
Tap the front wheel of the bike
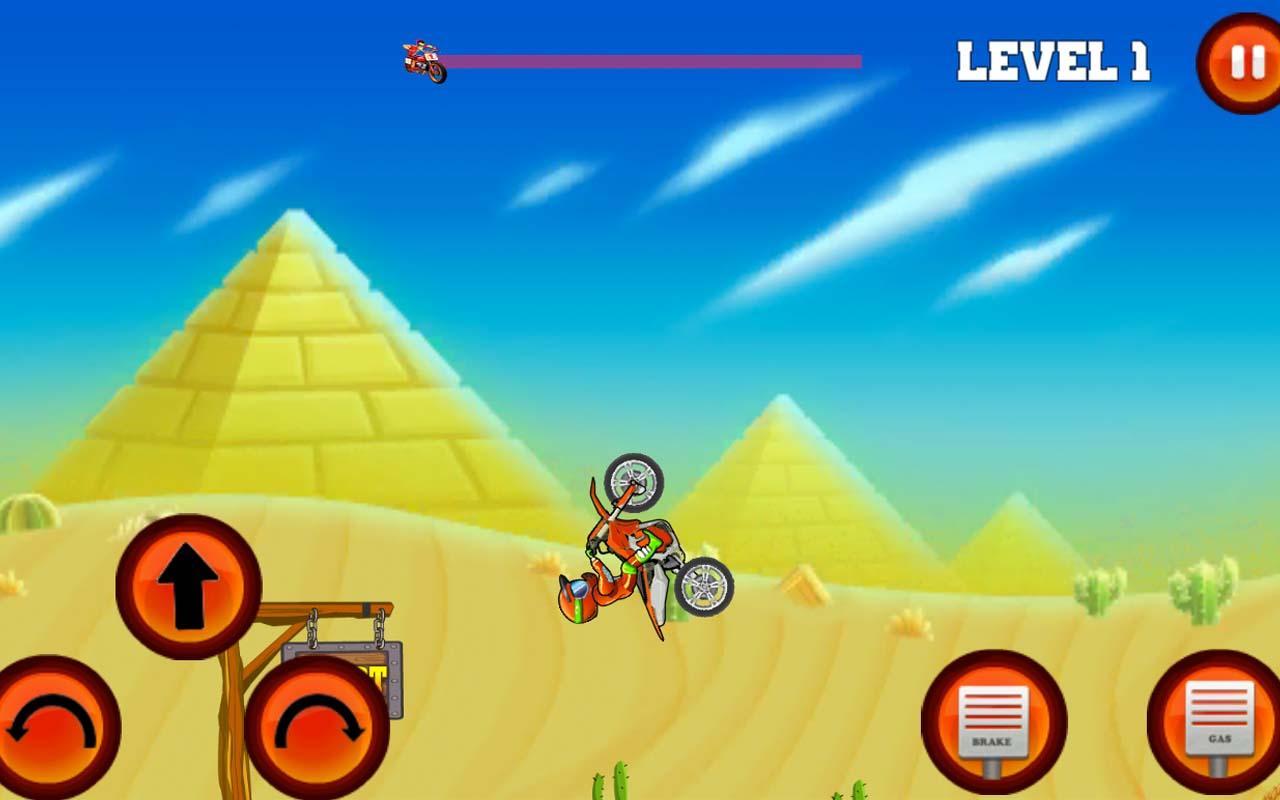tap(630, 480)
